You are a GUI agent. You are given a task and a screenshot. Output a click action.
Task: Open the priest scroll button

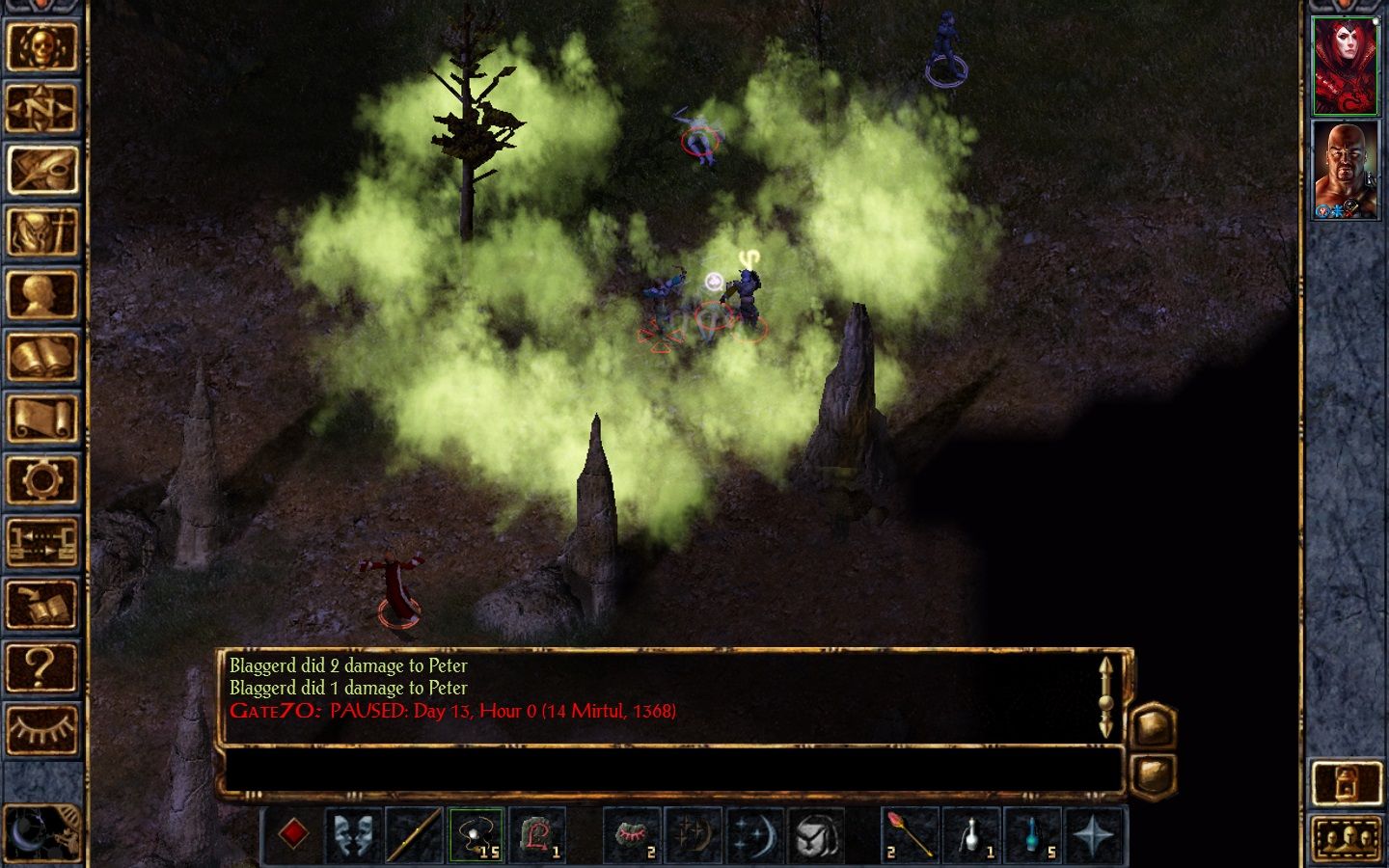[x=41, y=419]
